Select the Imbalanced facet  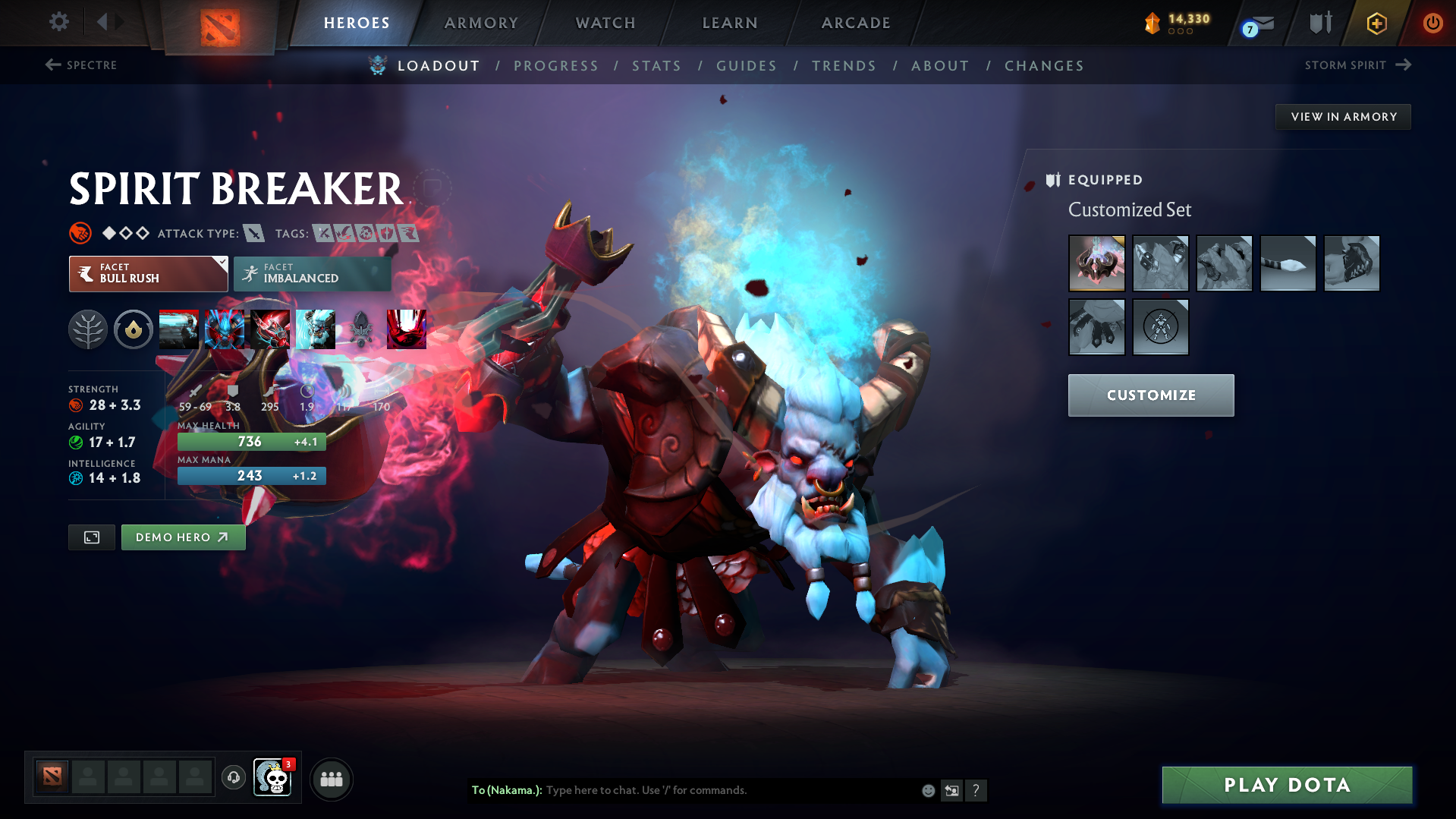(312, 273)
